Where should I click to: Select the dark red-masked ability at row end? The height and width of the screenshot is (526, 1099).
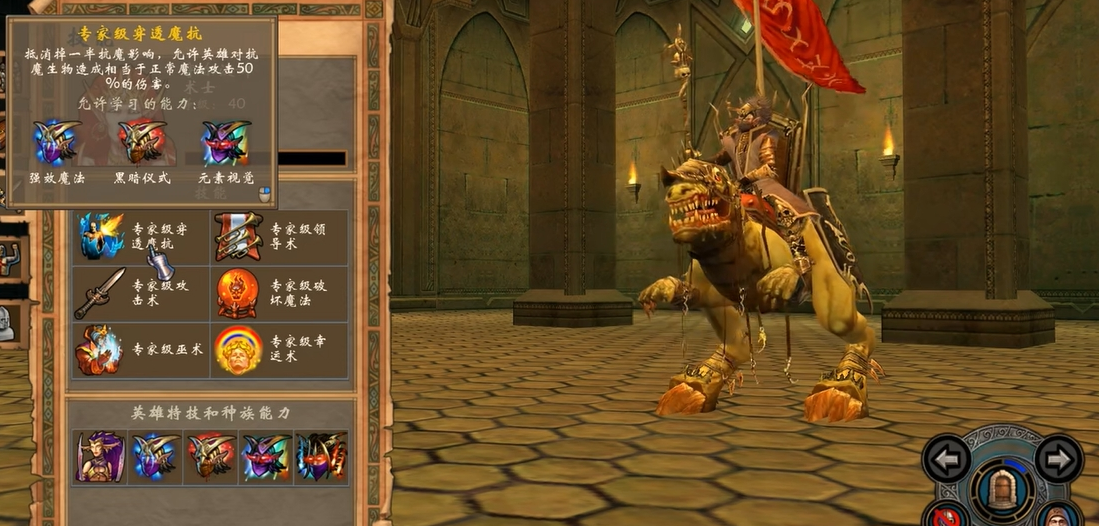[321, 457]
